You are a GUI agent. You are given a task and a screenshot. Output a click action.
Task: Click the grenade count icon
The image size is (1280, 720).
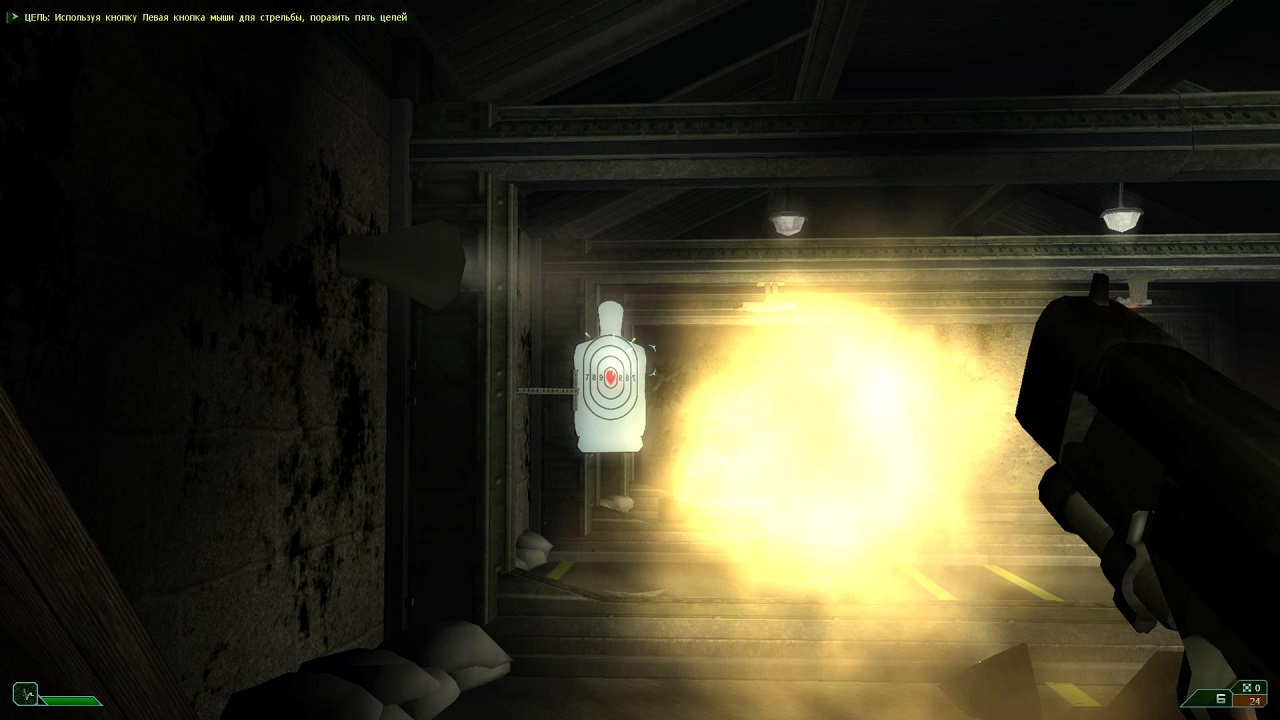1246,687
